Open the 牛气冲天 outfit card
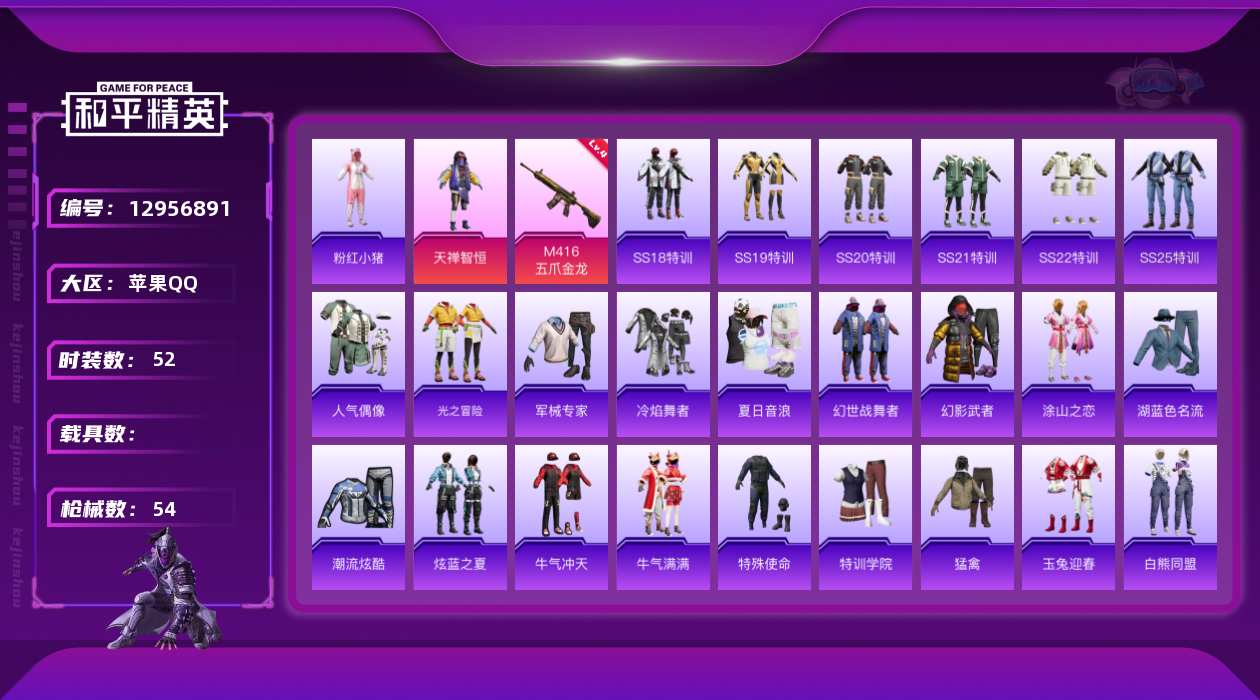This screenshot has height=700, width=1260. tap(561, 517)
